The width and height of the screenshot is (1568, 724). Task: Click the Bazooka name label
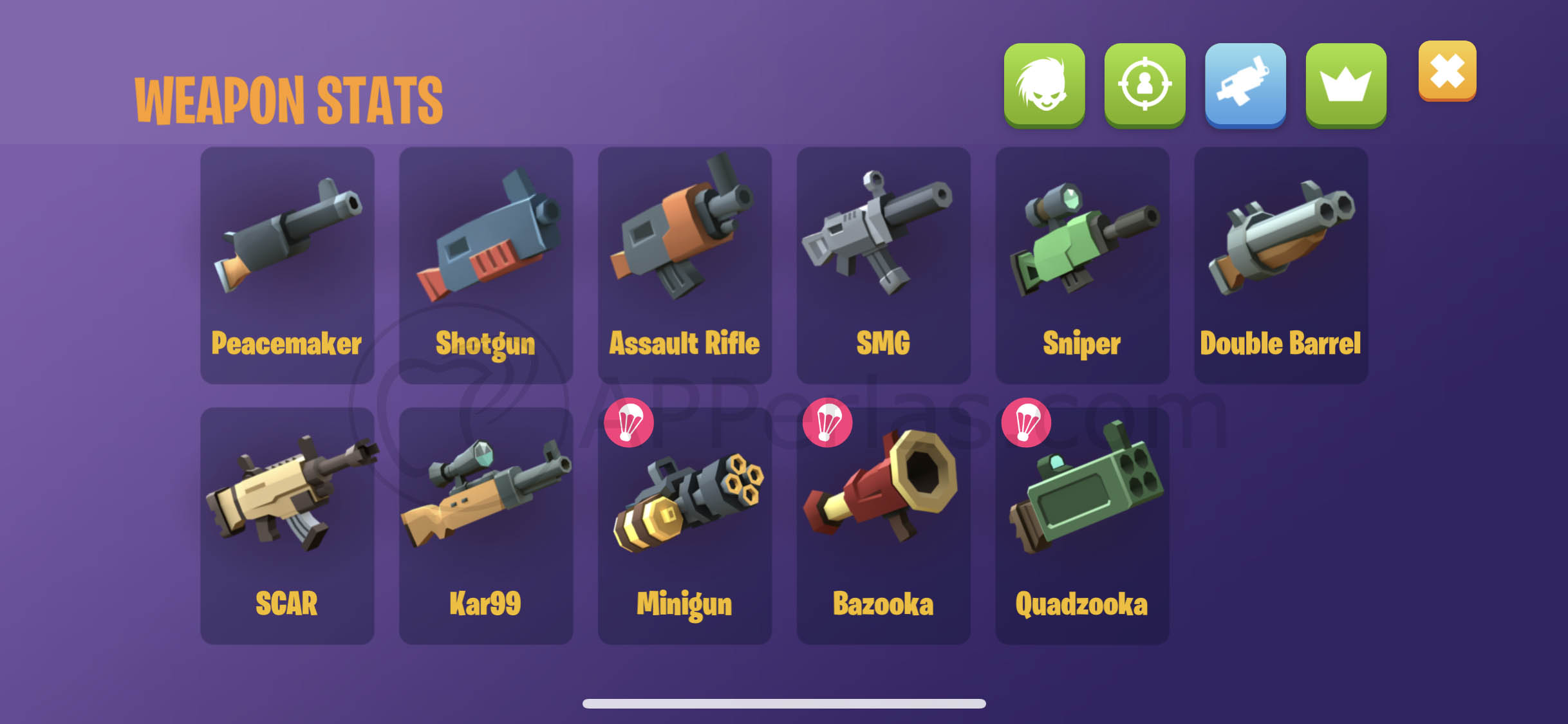(x=884, y=602)
